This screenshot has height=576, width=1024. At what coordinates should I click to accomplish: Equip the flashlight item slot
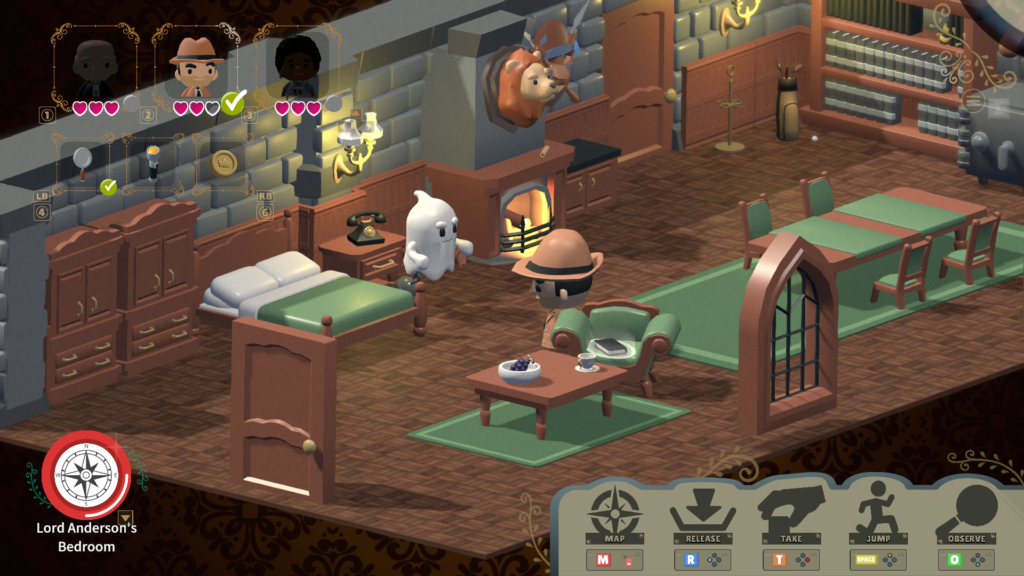pos(153,161)
